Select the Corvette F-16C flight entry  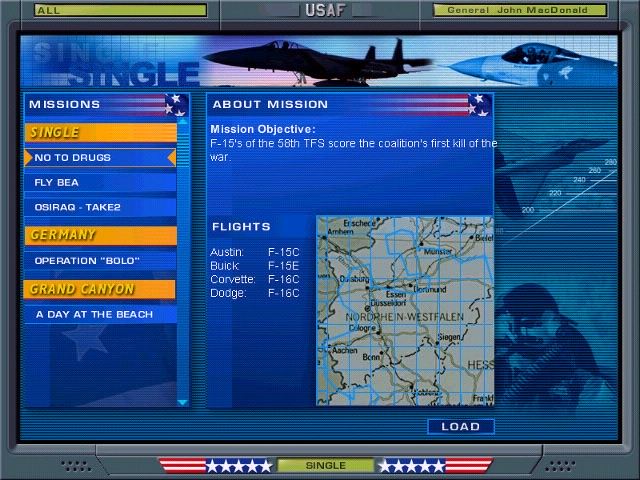(255, 280)
